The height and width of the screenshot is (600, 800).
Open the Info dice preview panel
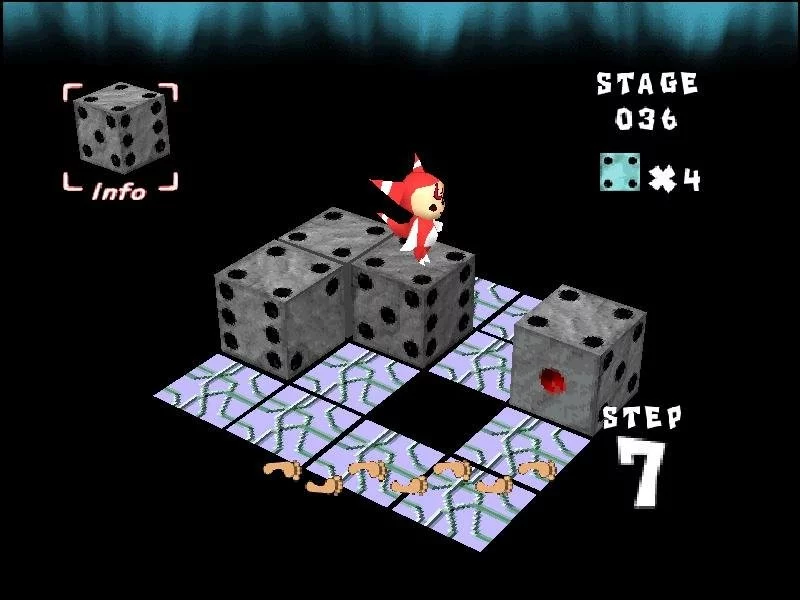point(121,137)
